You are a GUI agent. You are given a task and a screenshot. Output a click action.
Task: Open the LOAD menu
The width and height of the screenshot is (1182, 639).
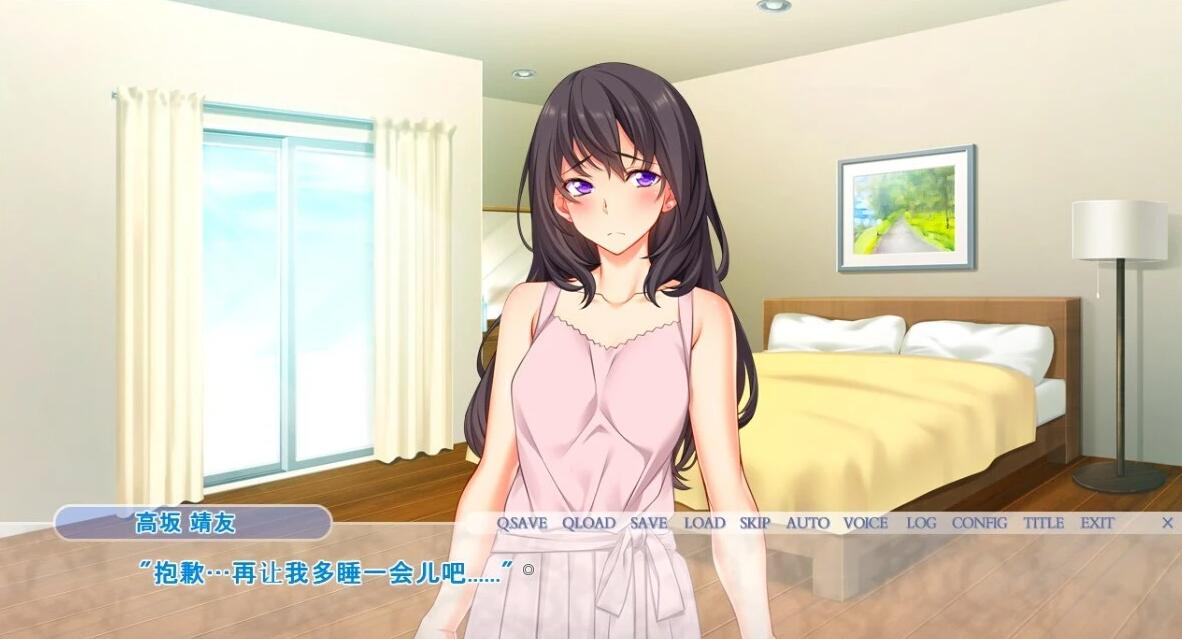click(x=705, y=523)
